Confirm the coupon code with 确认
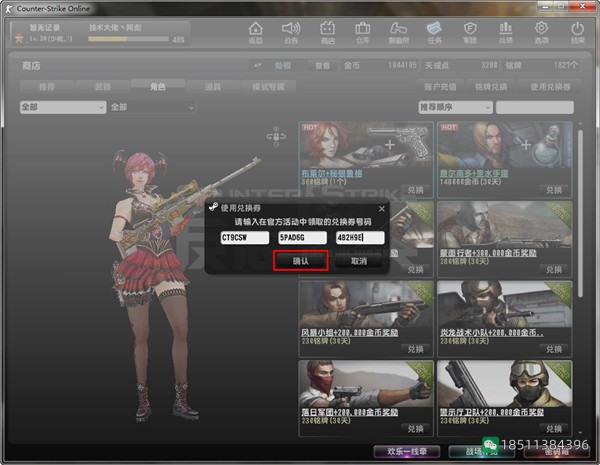This screenshot has height=465, width=600. tap(300, 260)
